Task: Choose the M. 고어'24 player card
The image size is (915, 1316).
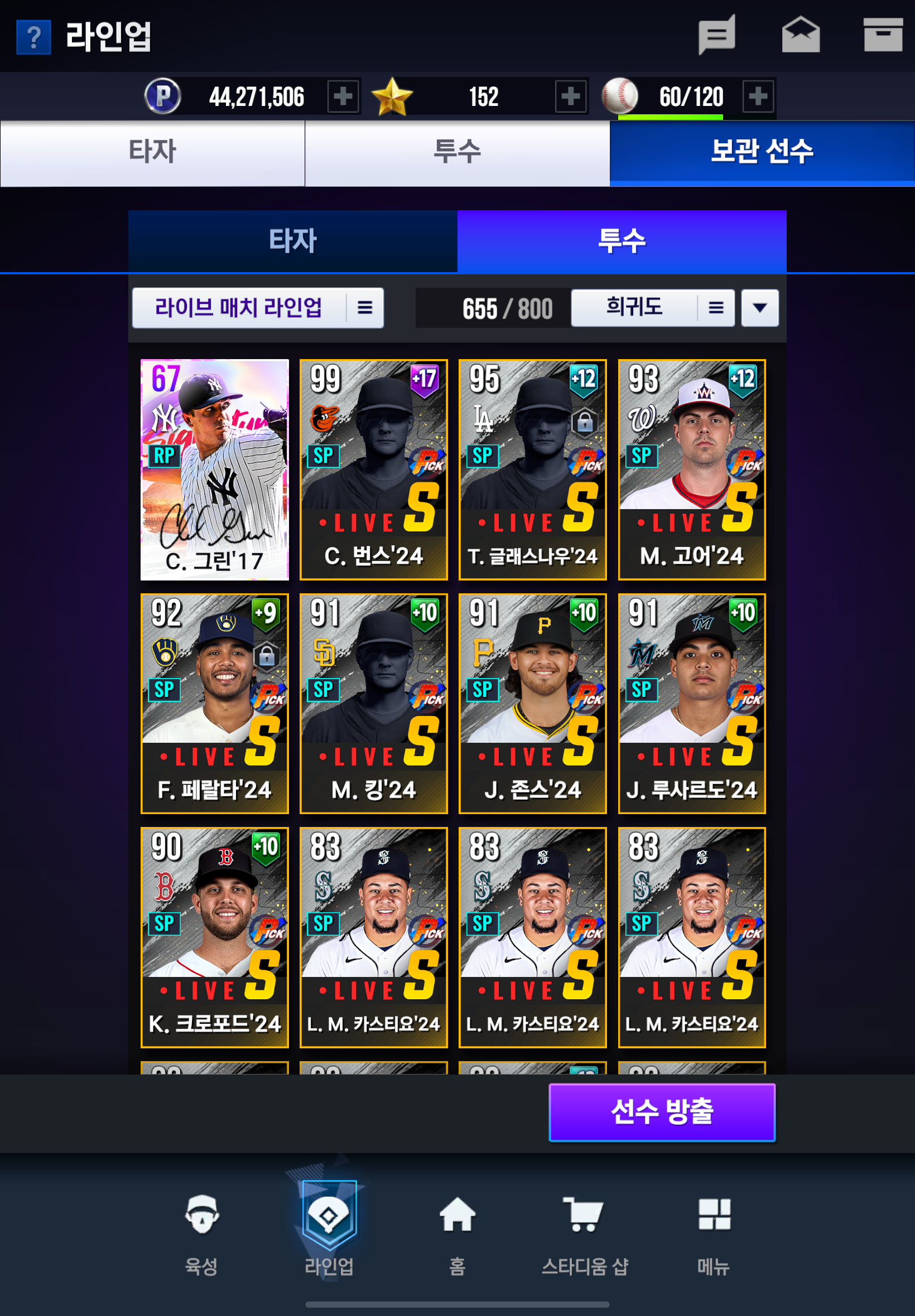Action: tap(691, 469)
